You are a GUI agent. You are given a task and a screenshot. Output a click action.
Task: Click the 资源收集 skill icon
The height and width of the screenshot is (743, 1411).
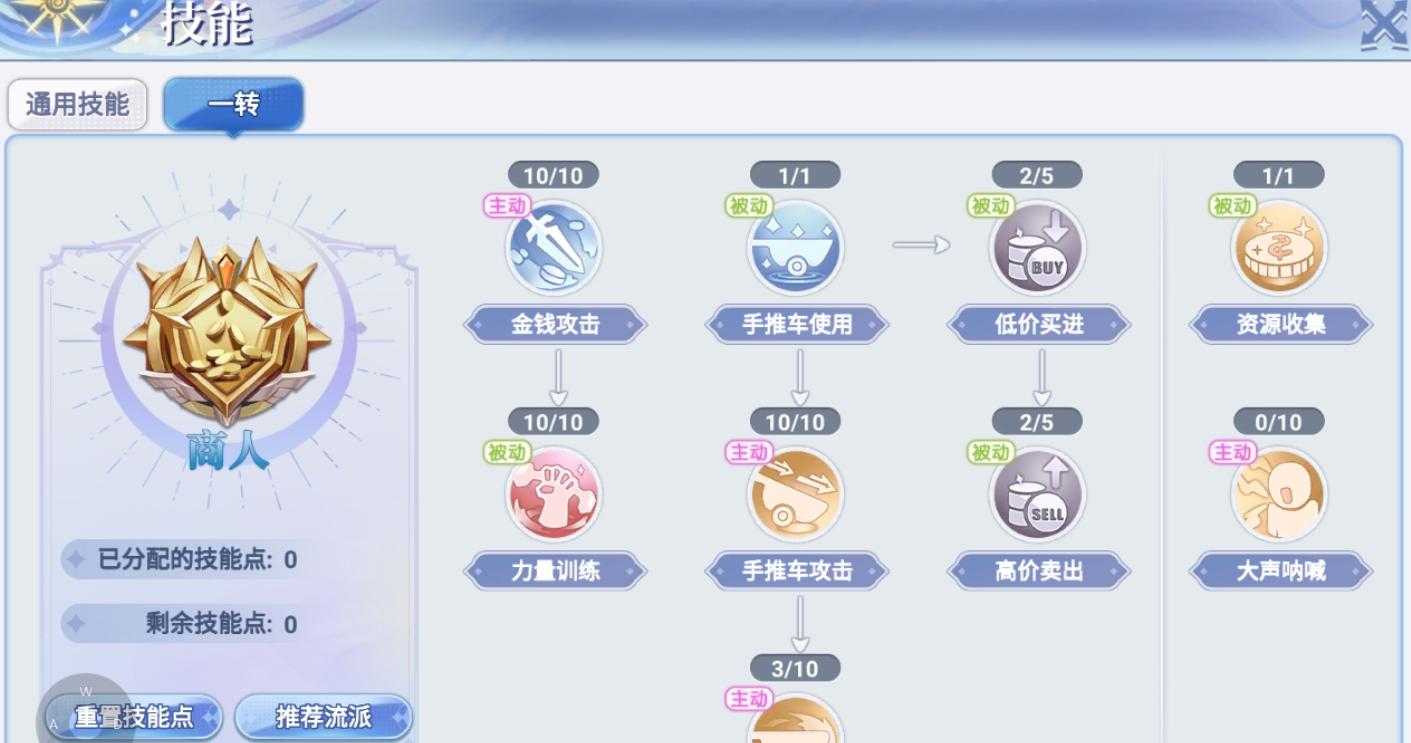click(x=1280, y=246)
